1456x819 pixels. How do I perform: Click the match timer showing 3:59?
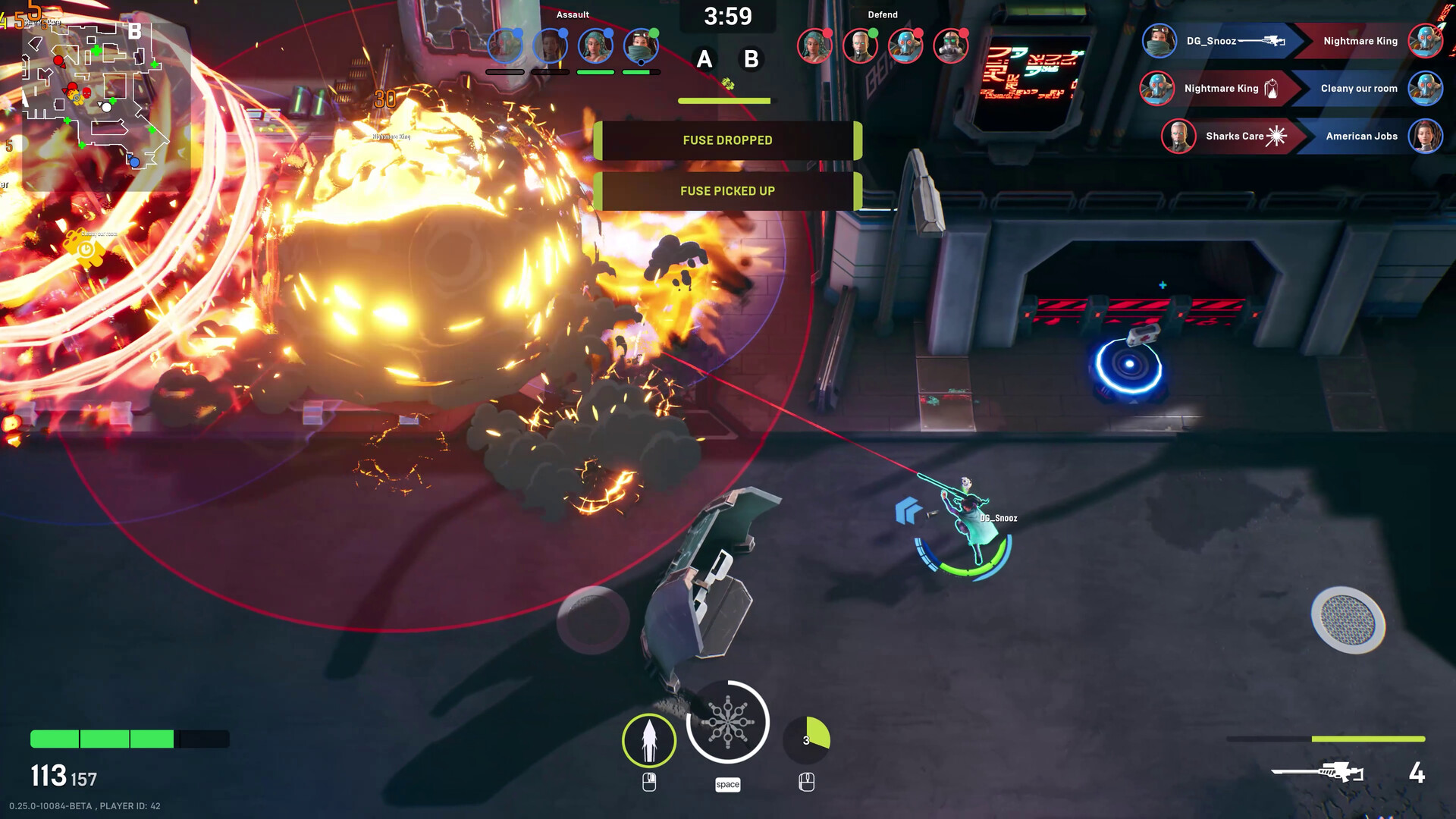(727, 15)
